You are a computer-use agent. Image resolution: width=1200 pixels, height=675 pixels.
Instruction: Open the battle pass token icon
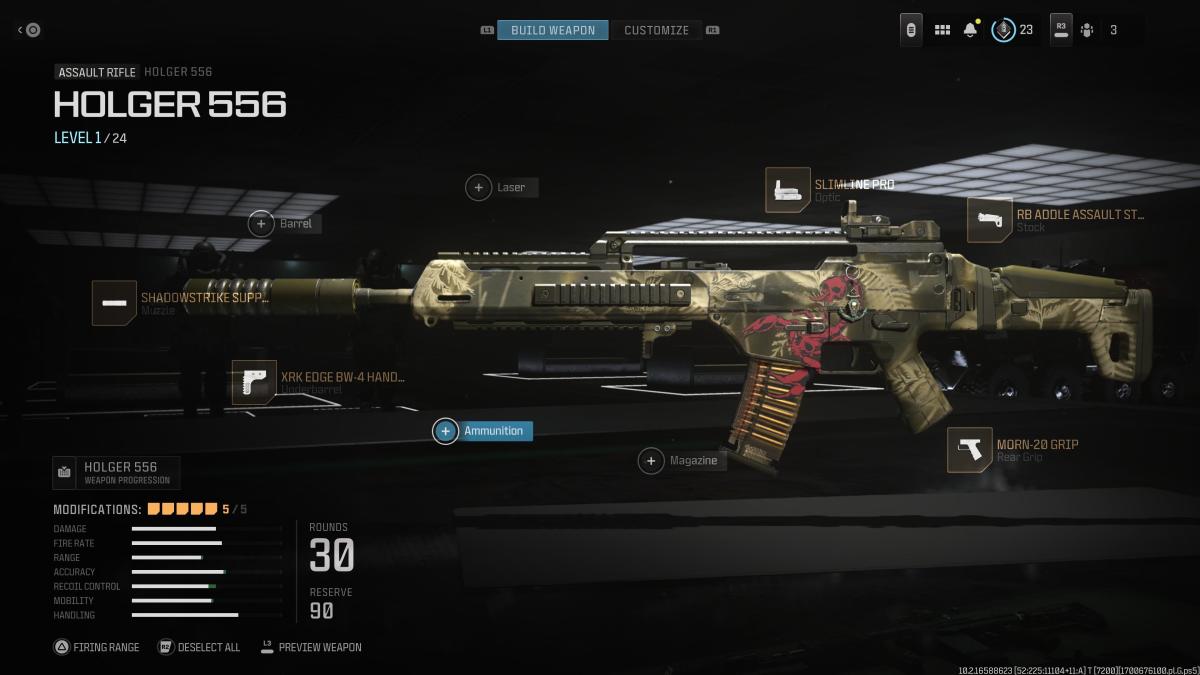tap(1003, 30)
